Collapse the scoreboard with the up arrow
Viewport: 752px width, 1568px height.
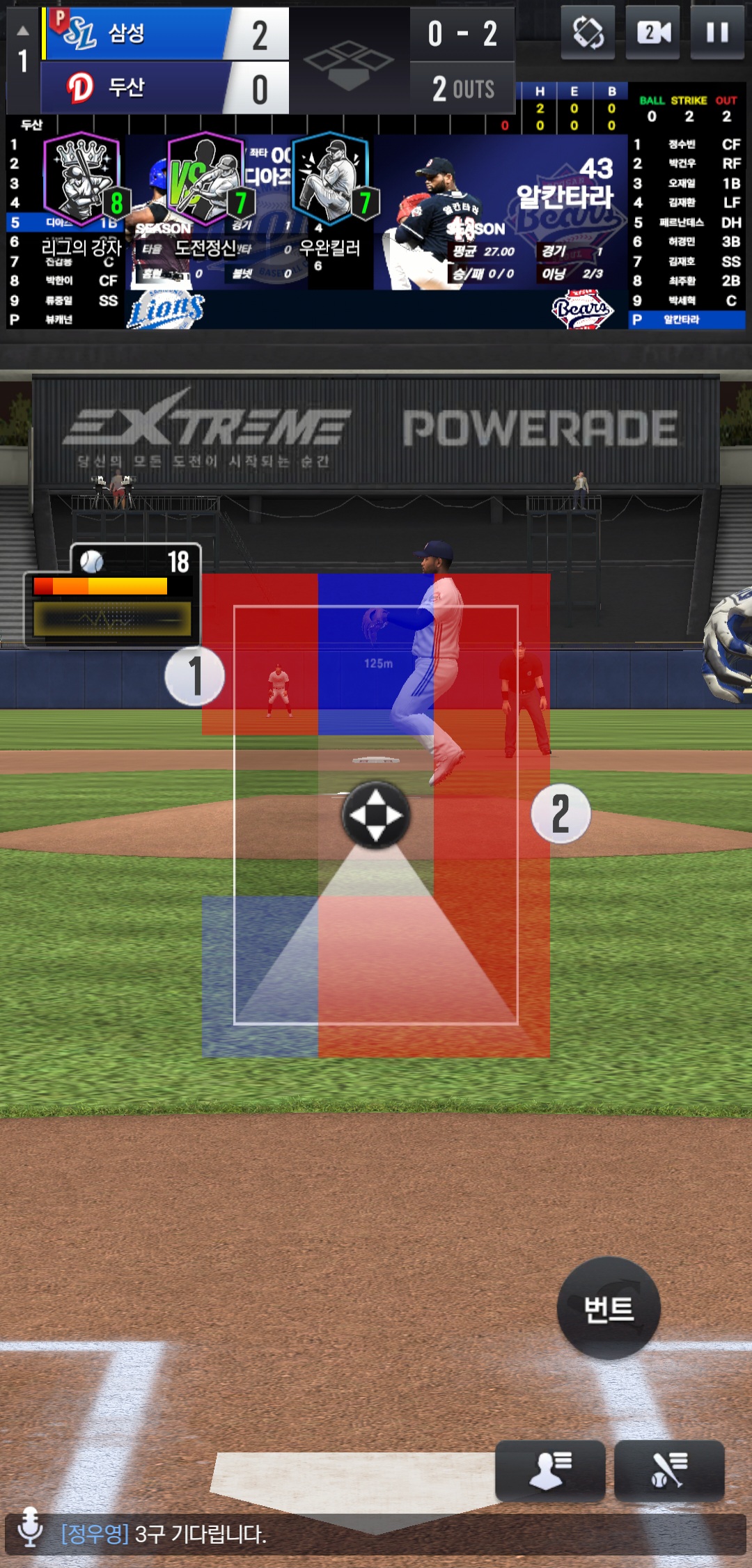coord(23,31)
